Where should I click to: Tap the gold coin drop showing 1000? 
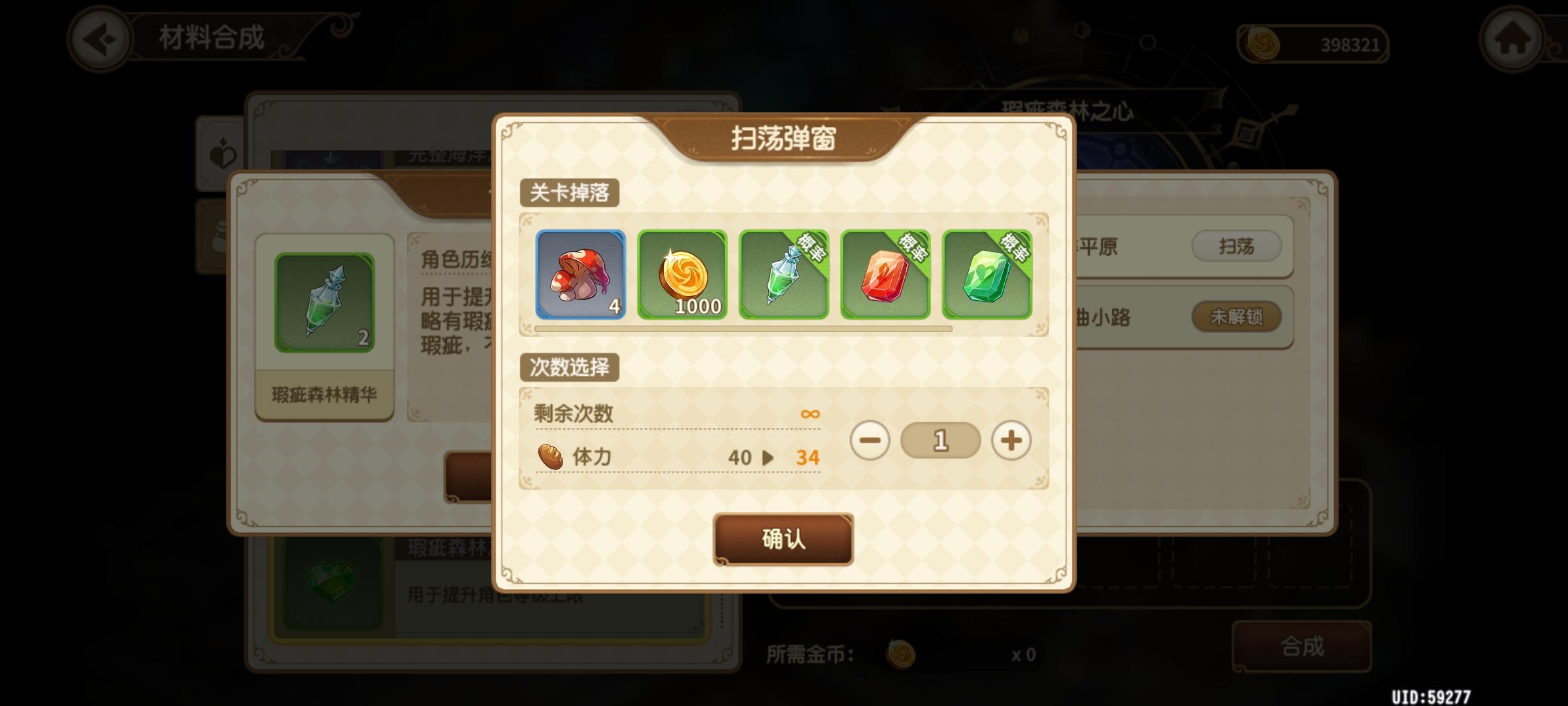coord(683,275)
